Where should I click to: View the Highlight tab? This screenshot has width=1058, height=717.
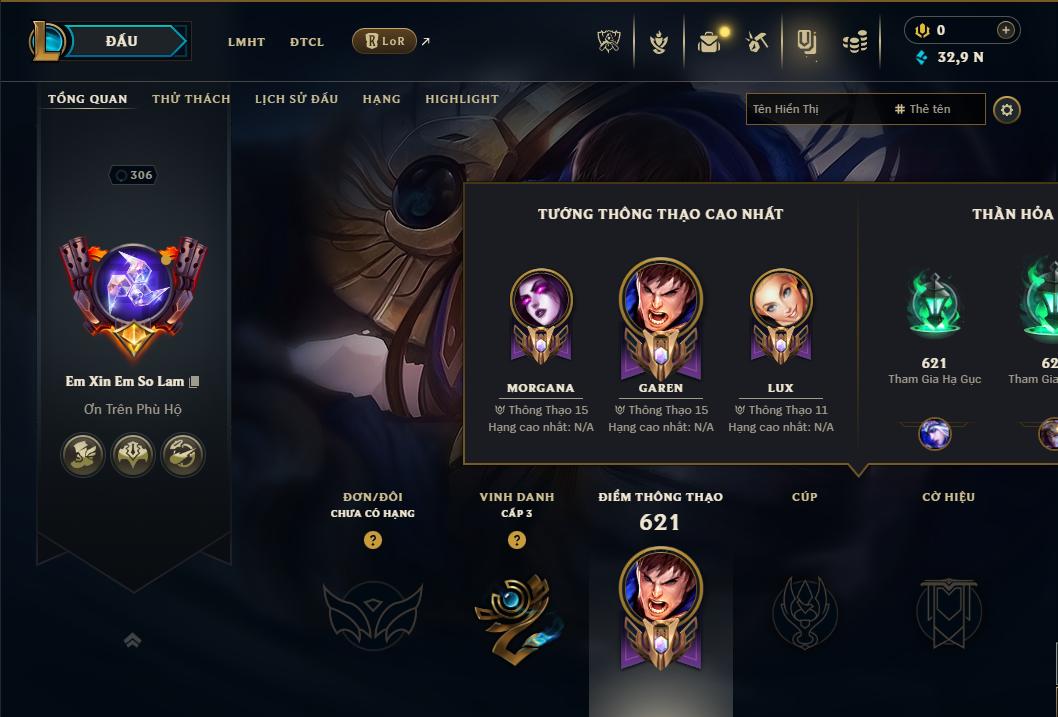461,99
